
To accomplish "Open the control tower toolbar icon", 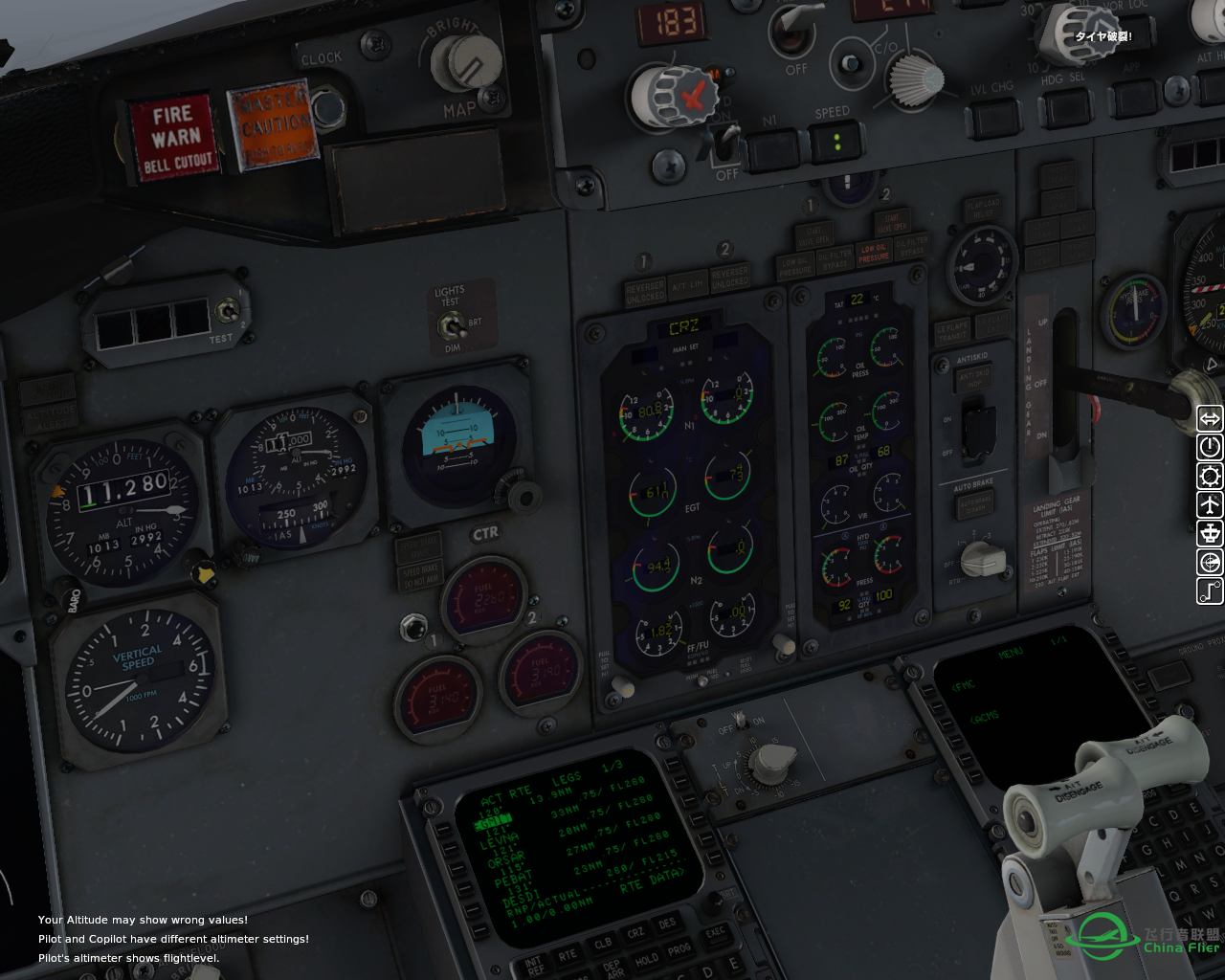I will point(1211,533).
